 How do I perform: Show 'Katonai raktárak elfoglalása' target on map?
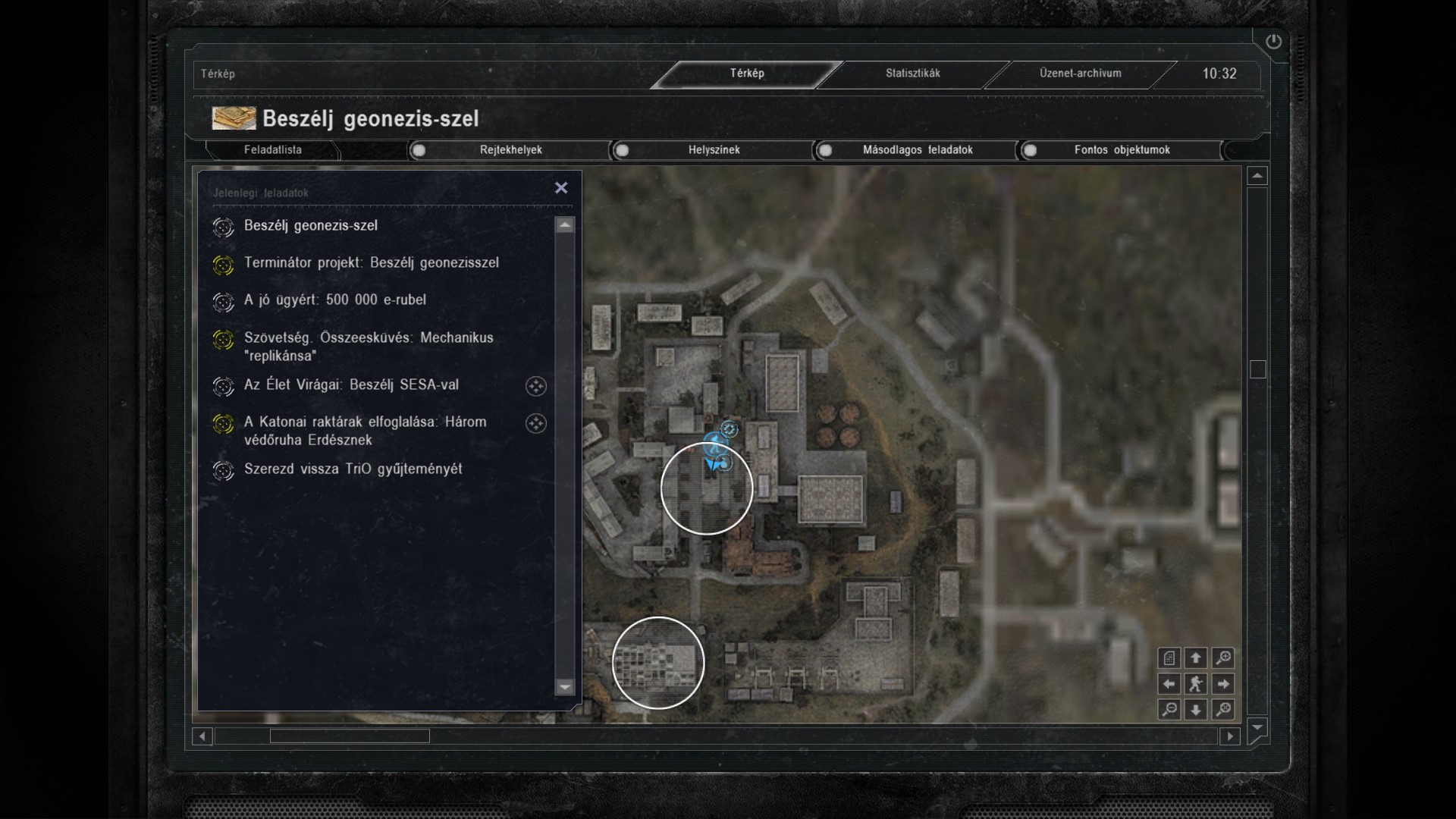pos(536,423)
